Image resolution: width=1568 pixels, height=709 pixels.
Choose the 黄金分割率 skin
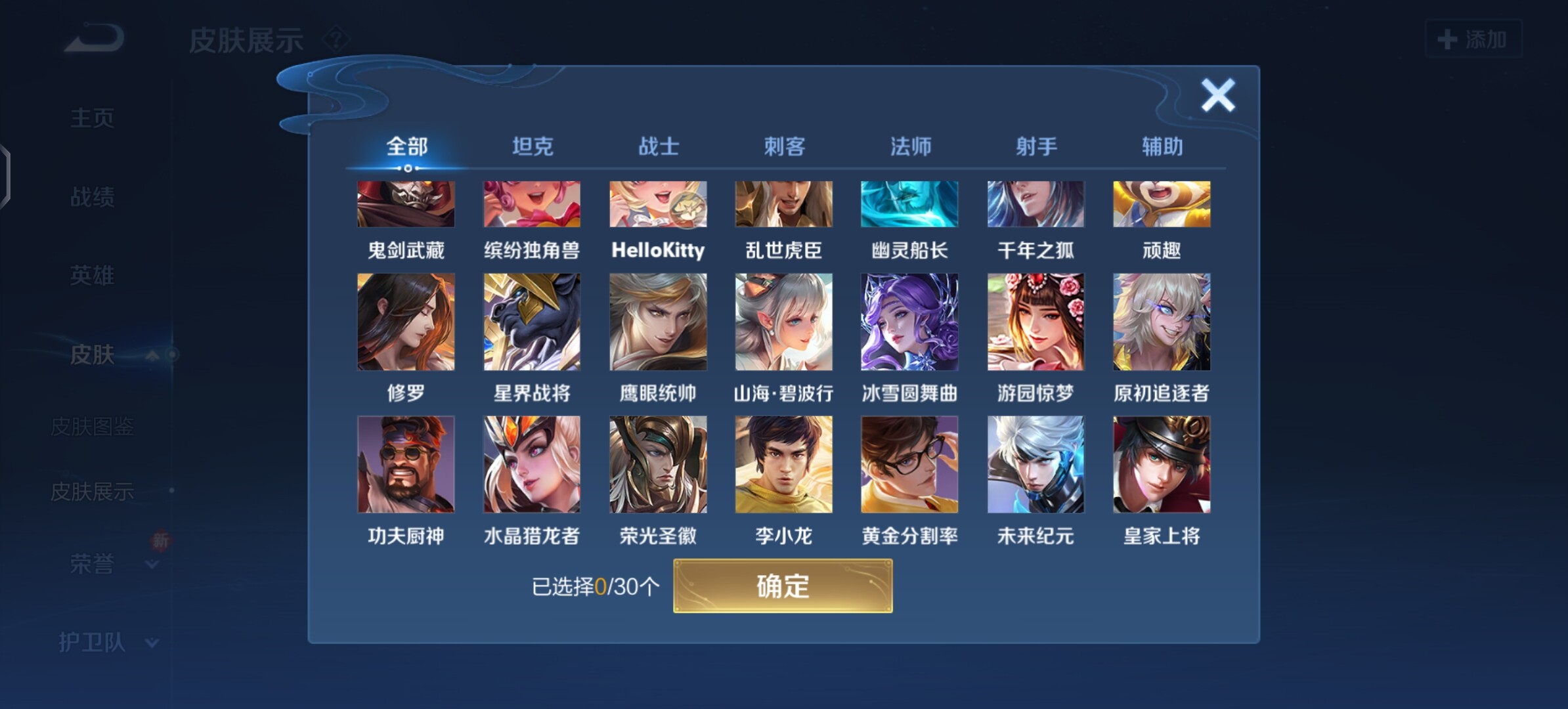pyautogui.click(x=909, y=464)
